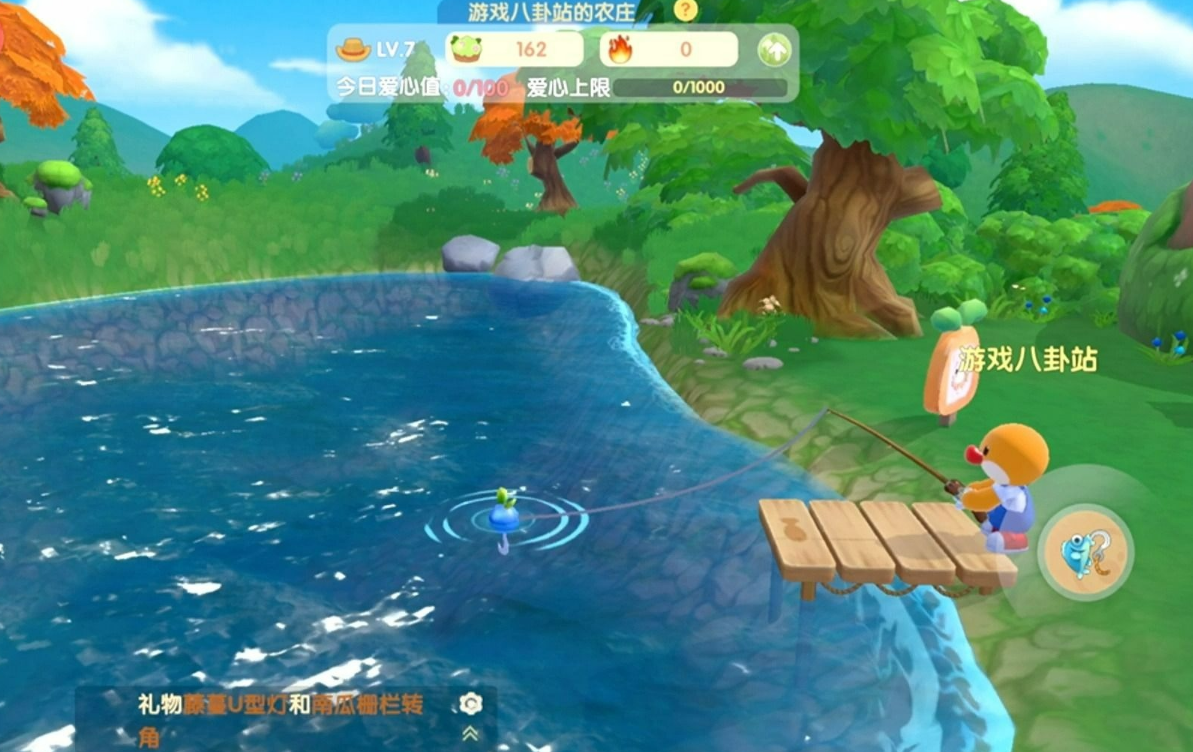Expand the chat box with double arrows
This screenshot has height=752, width=1193.
pos(471,734)
